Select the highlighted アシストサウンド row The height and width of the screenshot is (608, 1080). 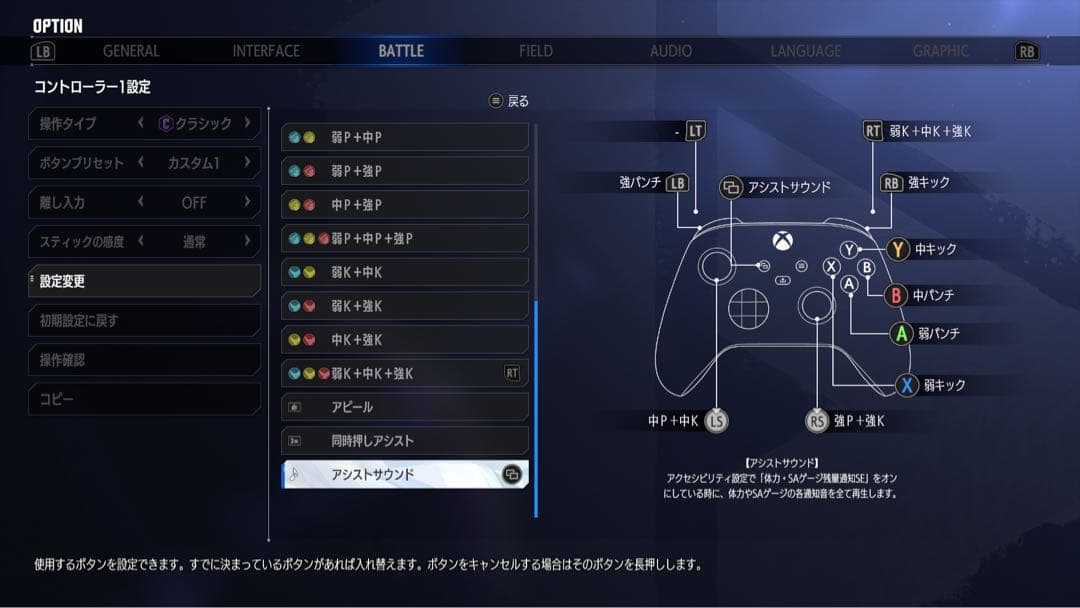coord(405,474)
